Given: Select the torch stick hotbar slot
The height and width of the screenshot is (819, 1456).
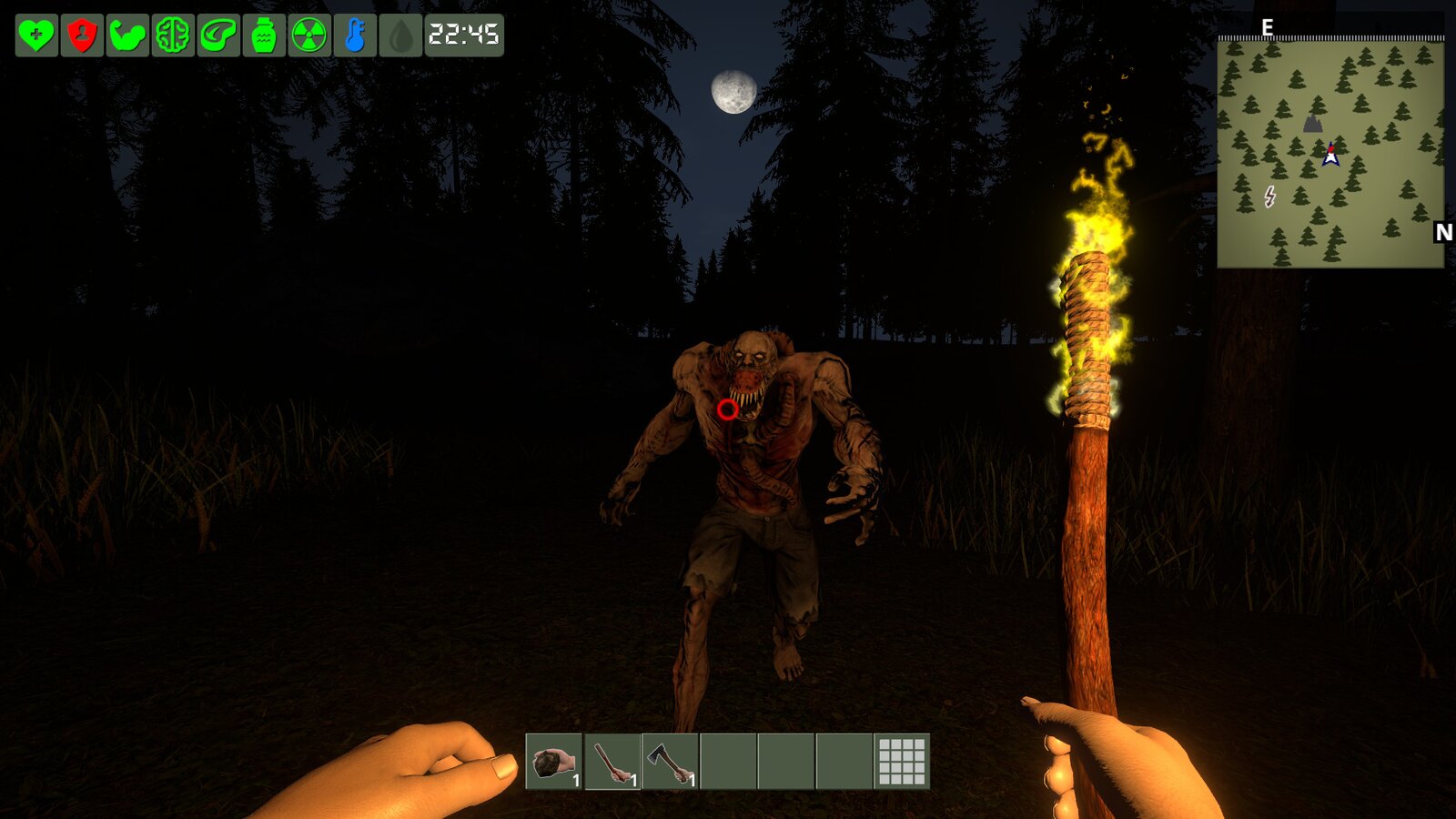Looking at the screenshot, I should tap(612, 761).
